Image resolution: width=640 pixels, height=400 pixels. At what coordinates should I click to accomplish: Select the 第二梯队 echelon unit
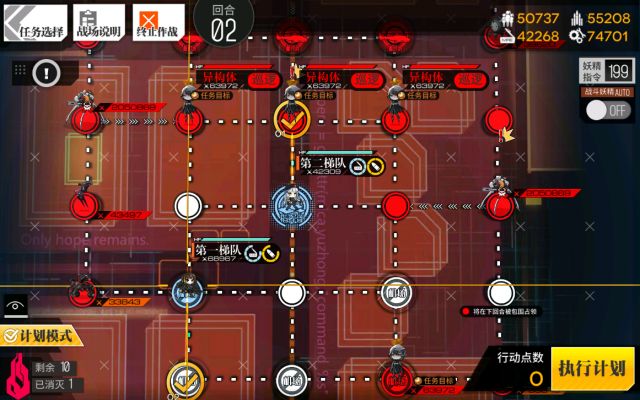[x=291, y=203]
